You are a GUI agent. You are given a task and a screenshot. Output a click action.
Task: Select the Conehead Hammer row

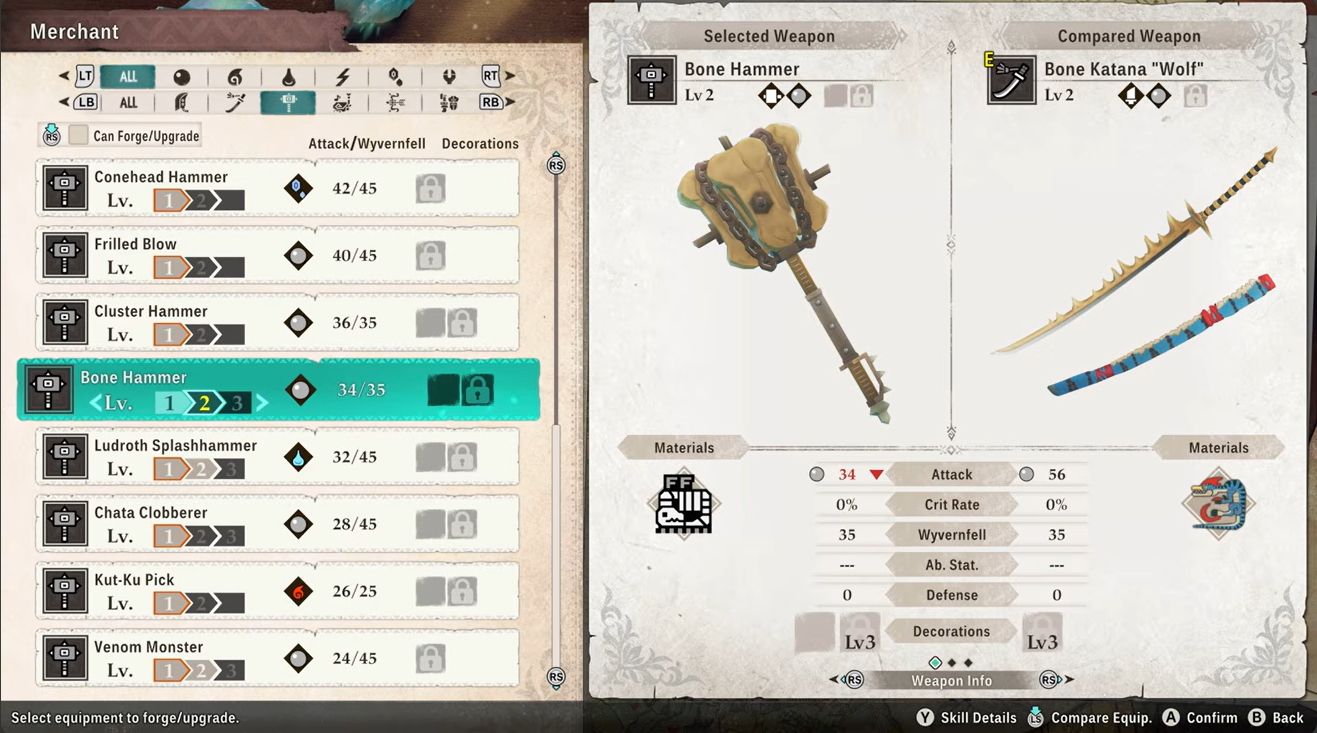[277, 188]
